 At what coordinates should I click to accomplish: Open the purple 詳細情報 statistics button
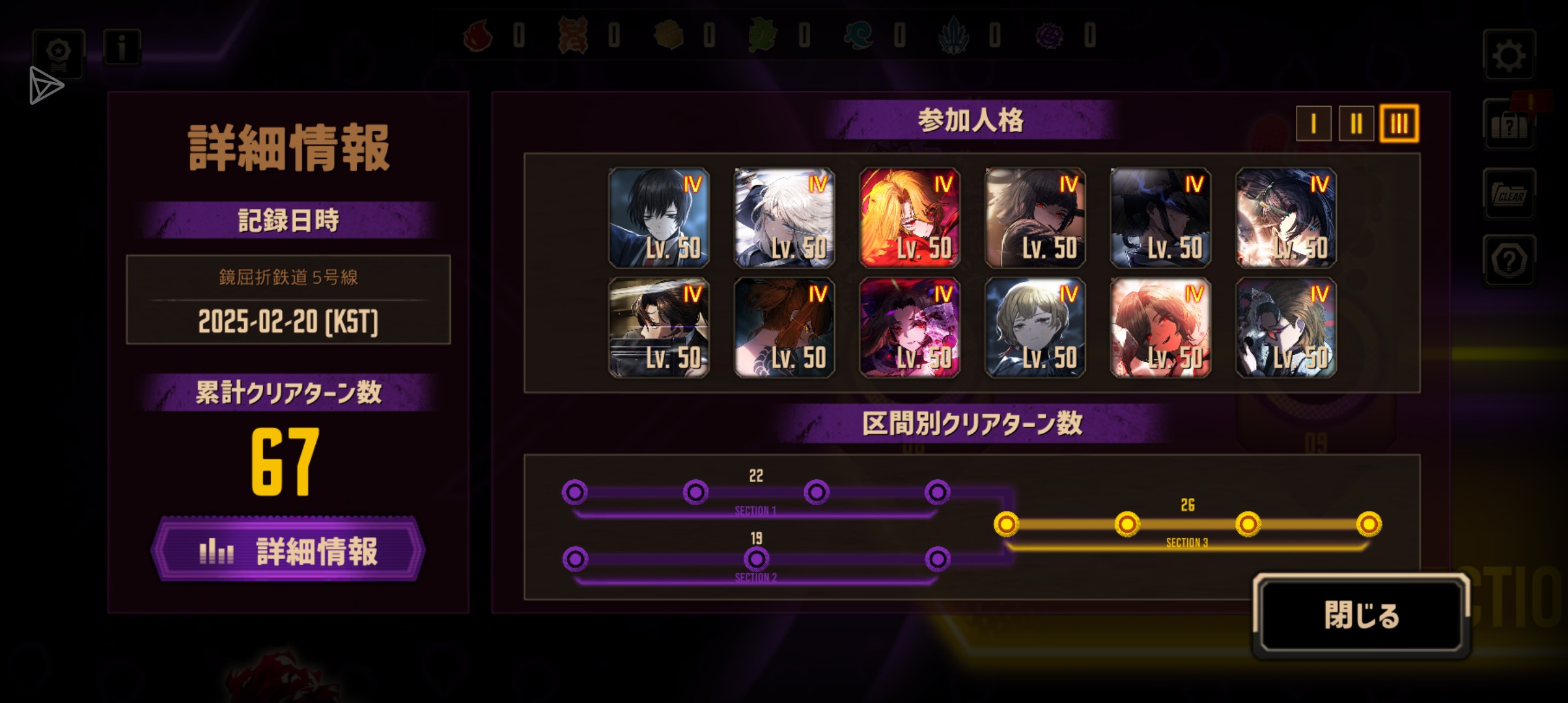coord(288,551)
